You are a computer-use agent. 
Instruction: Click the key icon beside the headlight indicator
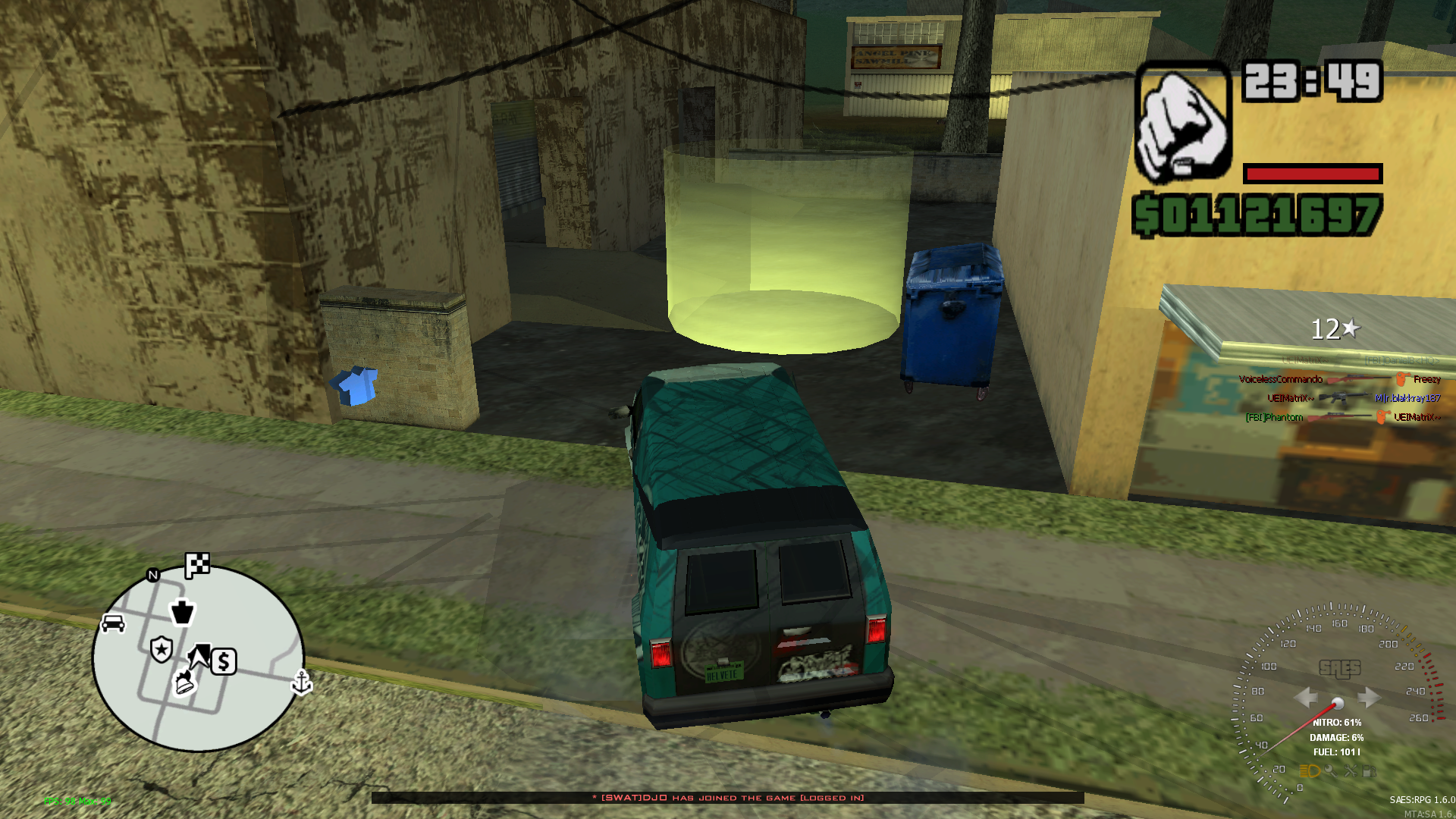pos(1332,770)
